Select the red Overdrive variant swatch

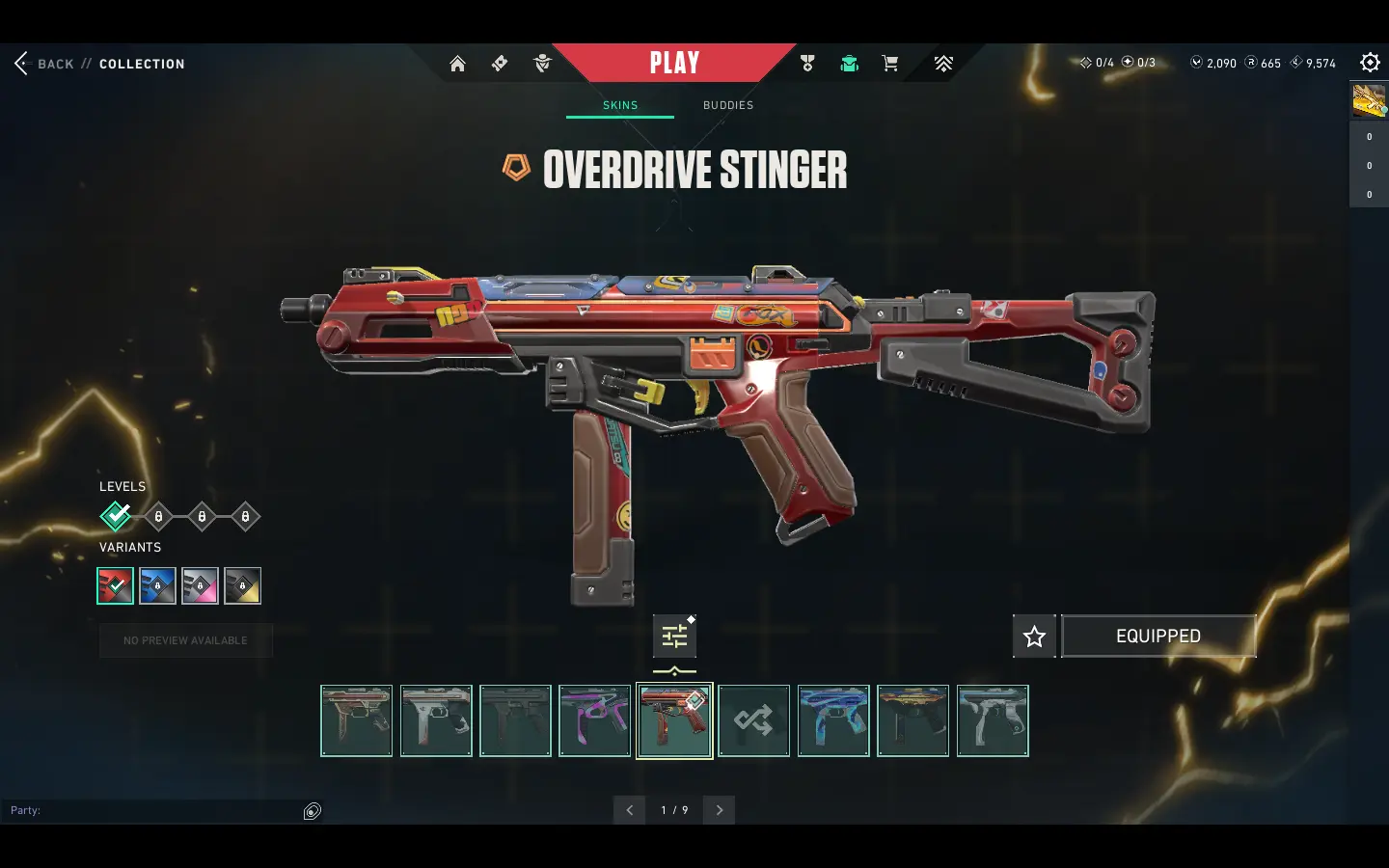click(x=116, y=585)
